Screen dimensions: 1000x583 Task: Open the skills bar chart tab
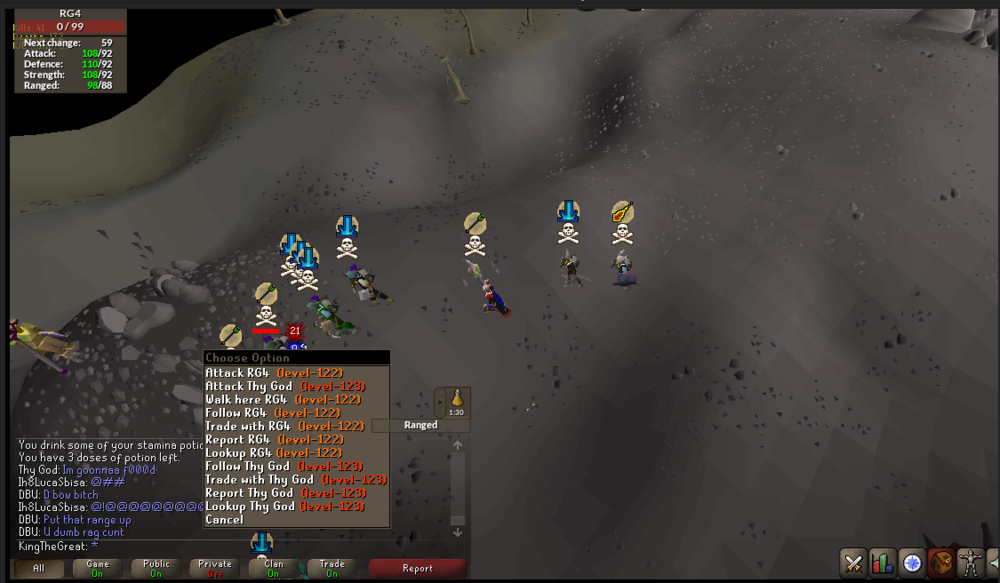click(882, 563)
